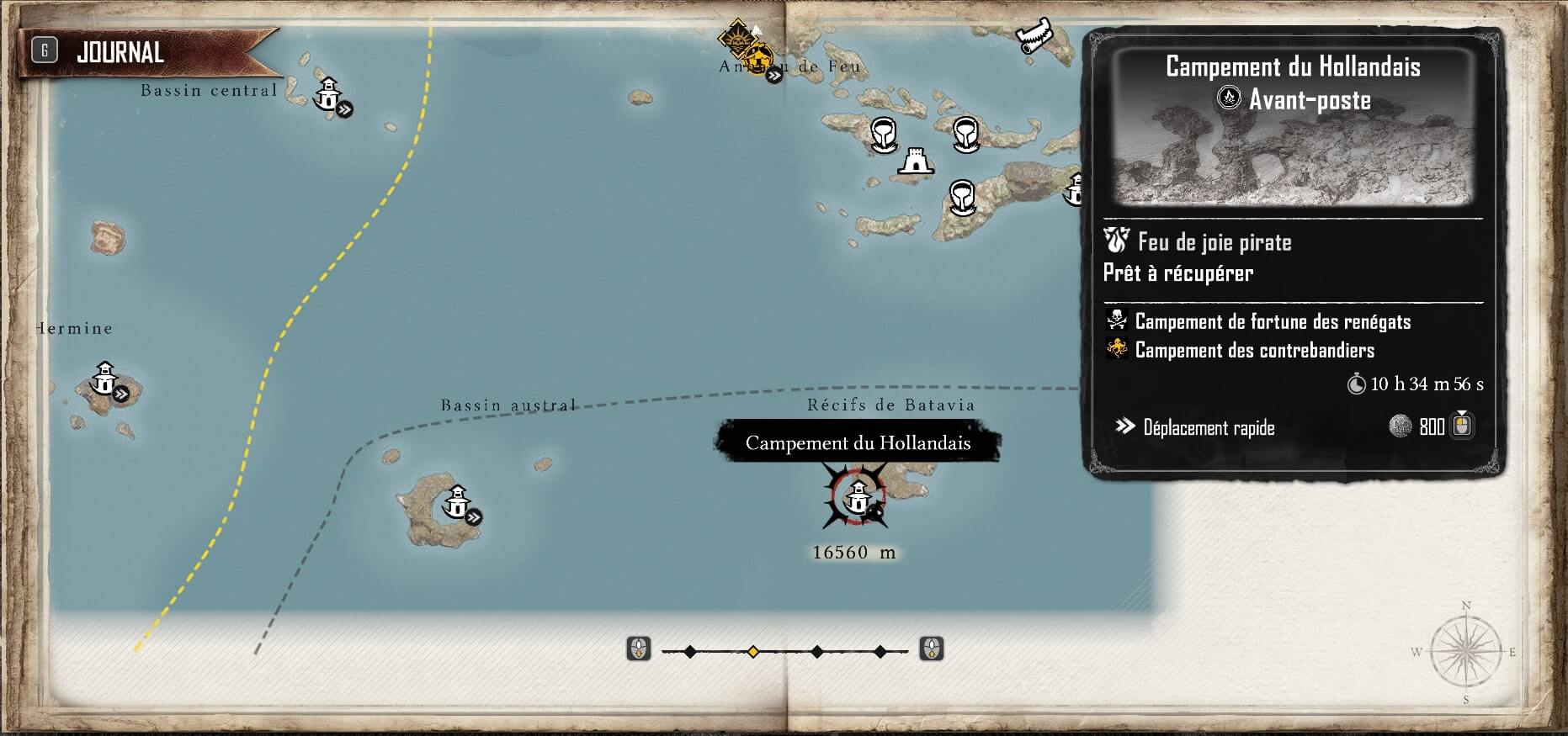Select the white fort tower map marker
This screenshot has width=1568, height=736.
pyautogui.click(x=914, y=160)
